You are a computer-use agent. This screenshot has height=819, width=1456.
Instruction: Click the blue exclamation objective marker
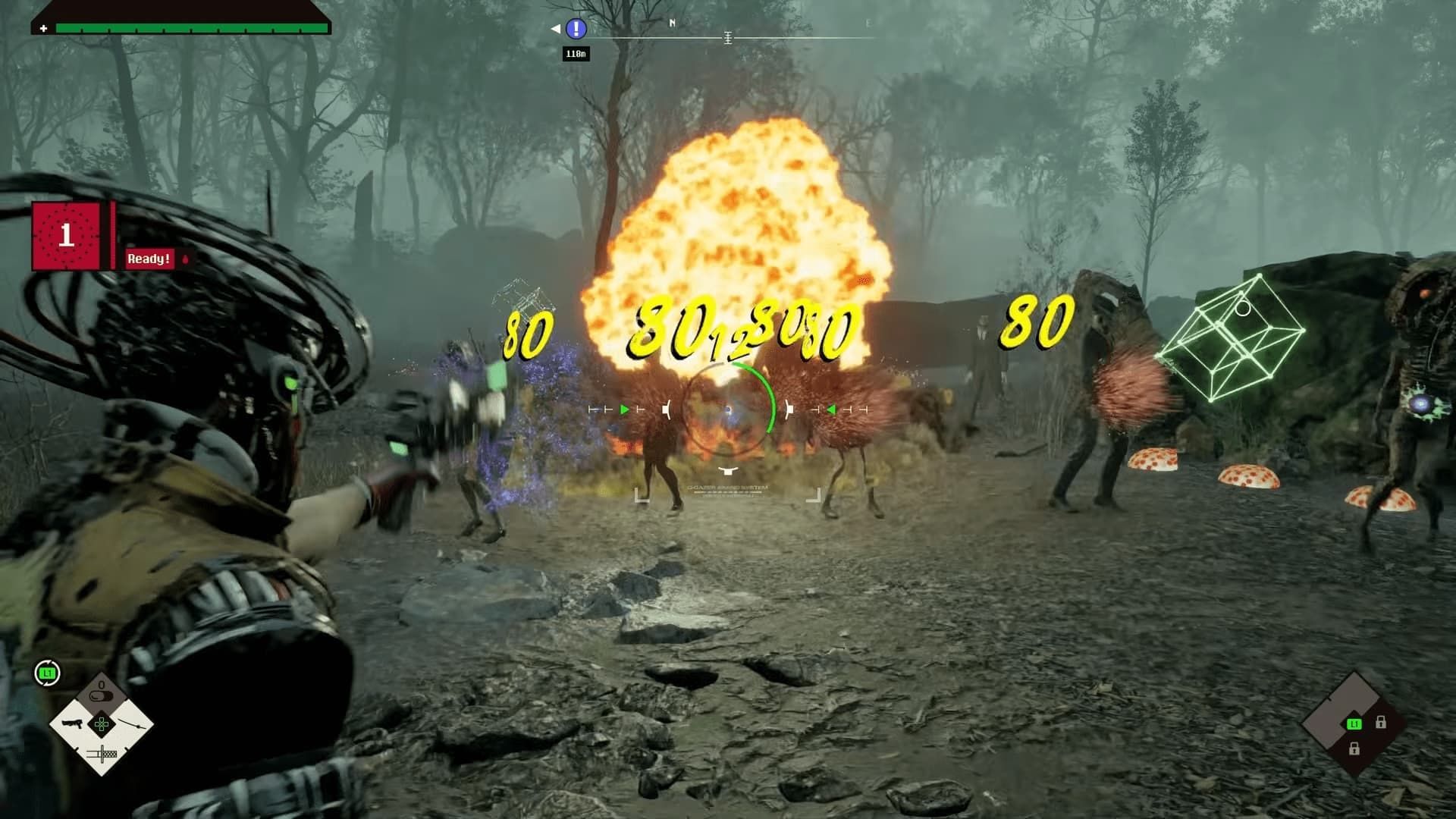coord(576,29)
